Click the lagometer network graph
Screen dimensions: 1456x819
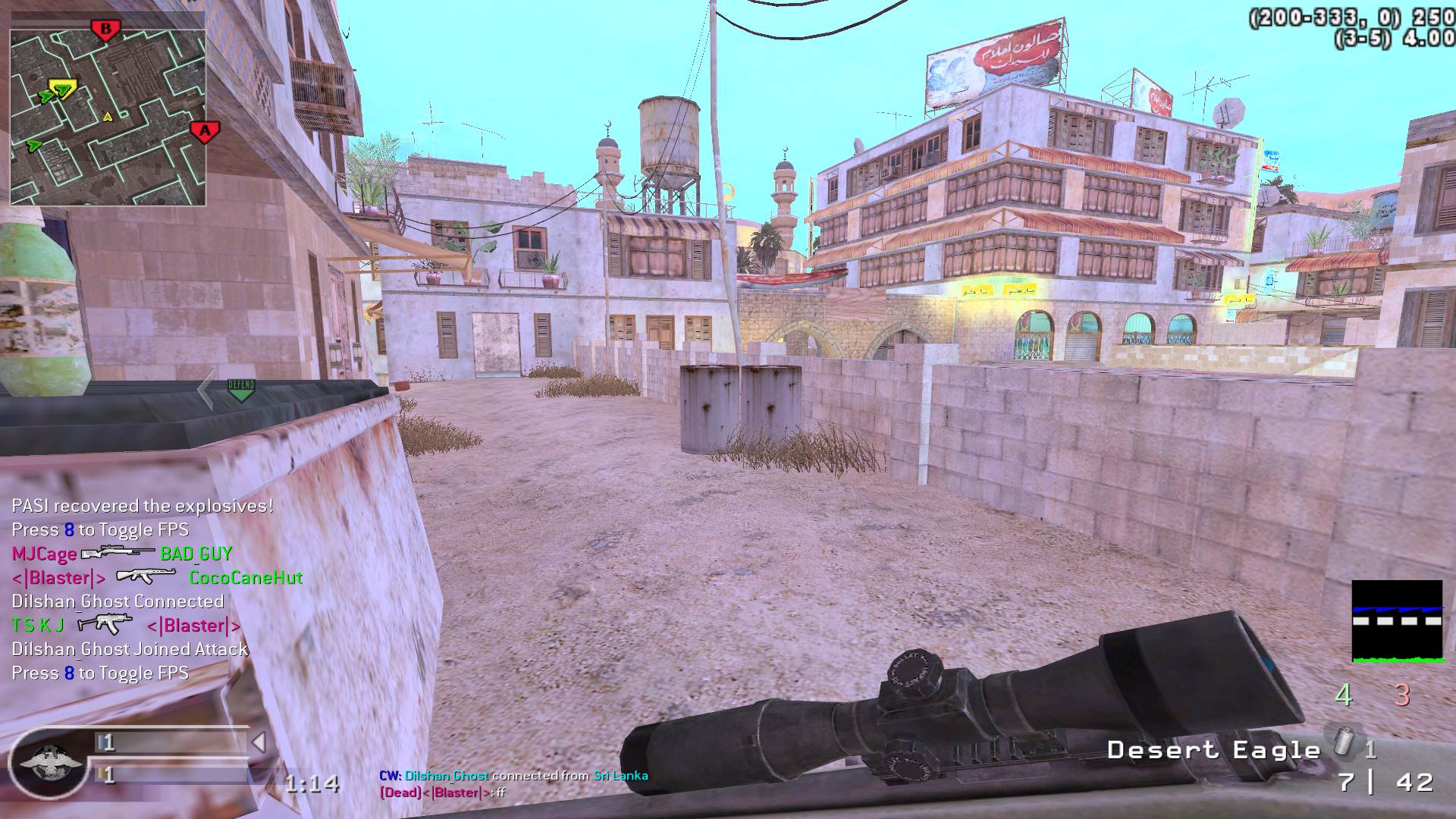[1397, 621]
